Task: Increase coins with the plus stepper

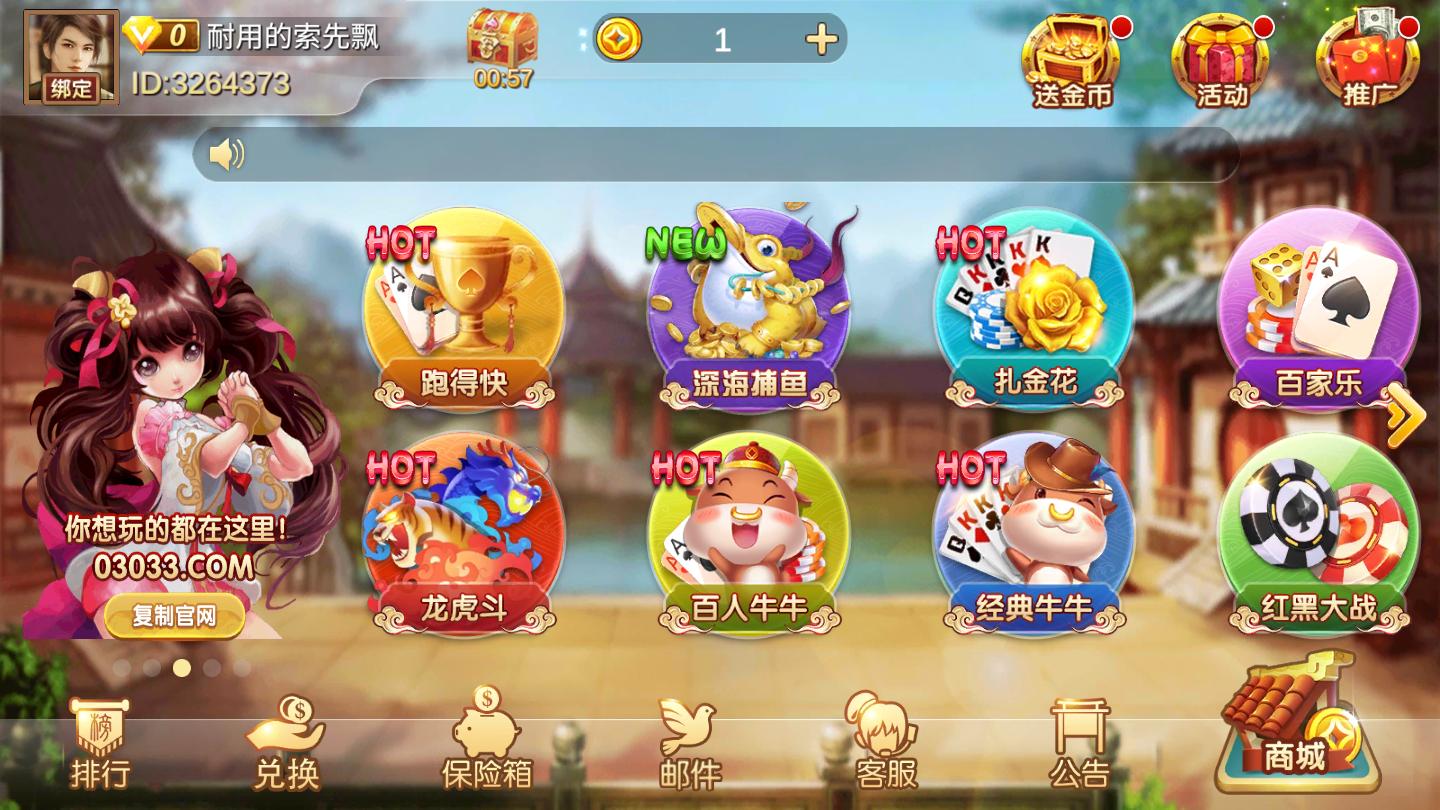Action: pyautogui.click(x=822, y=40)
